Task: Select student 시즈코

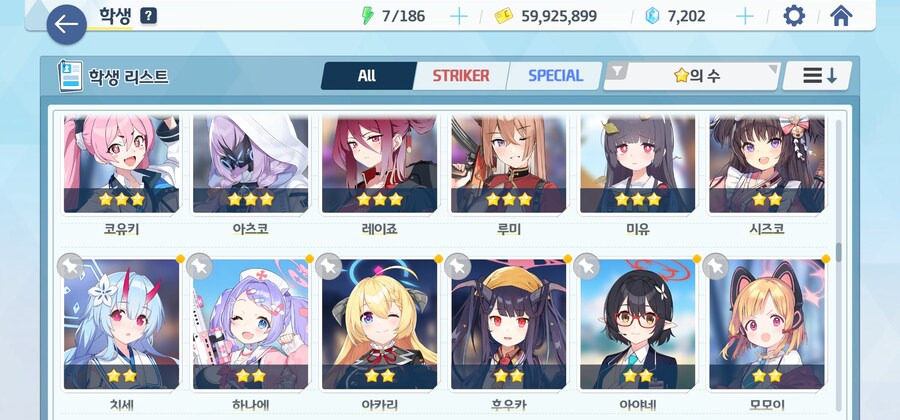Action: [x=767, y=165]
